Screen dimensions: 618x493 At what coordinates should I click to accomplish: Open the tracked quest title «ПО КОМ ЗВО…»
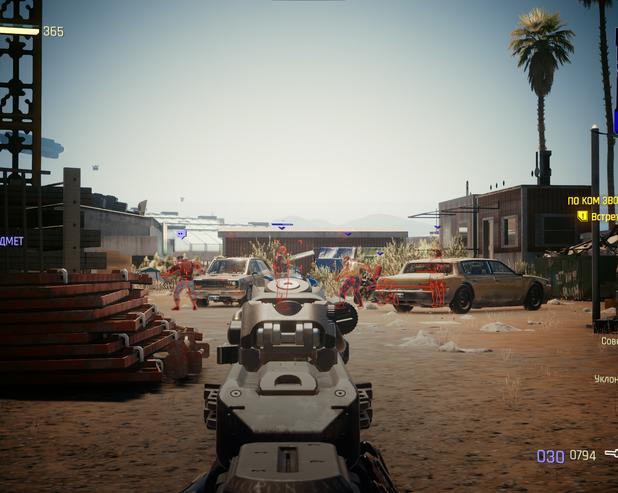pyautogui.click(x=593, y=201)
